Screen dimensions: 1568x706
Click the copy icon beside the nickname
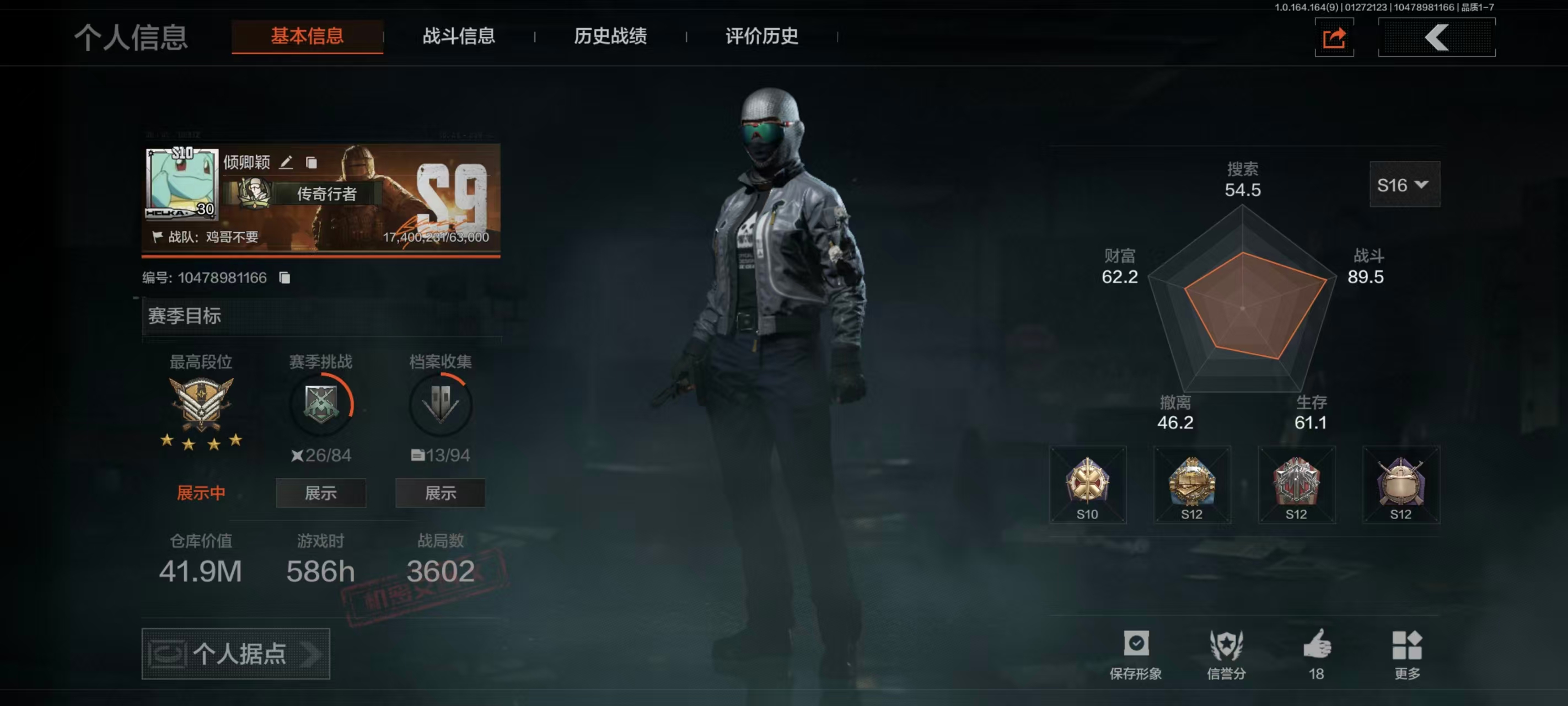coord(313,163)
